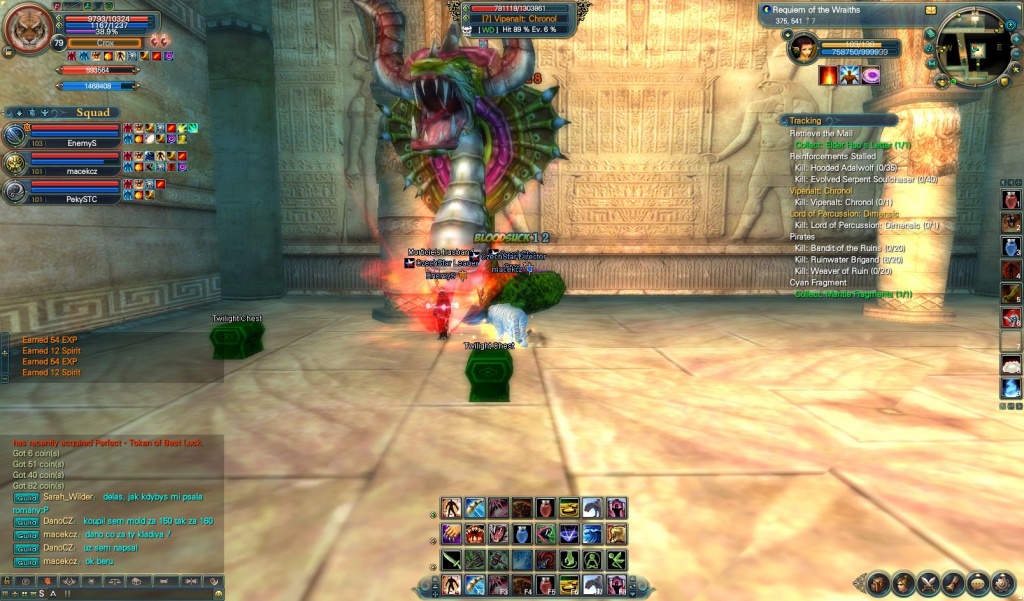
Task: Collapse the Tracking quest panel header
Action: click(805, 120)
